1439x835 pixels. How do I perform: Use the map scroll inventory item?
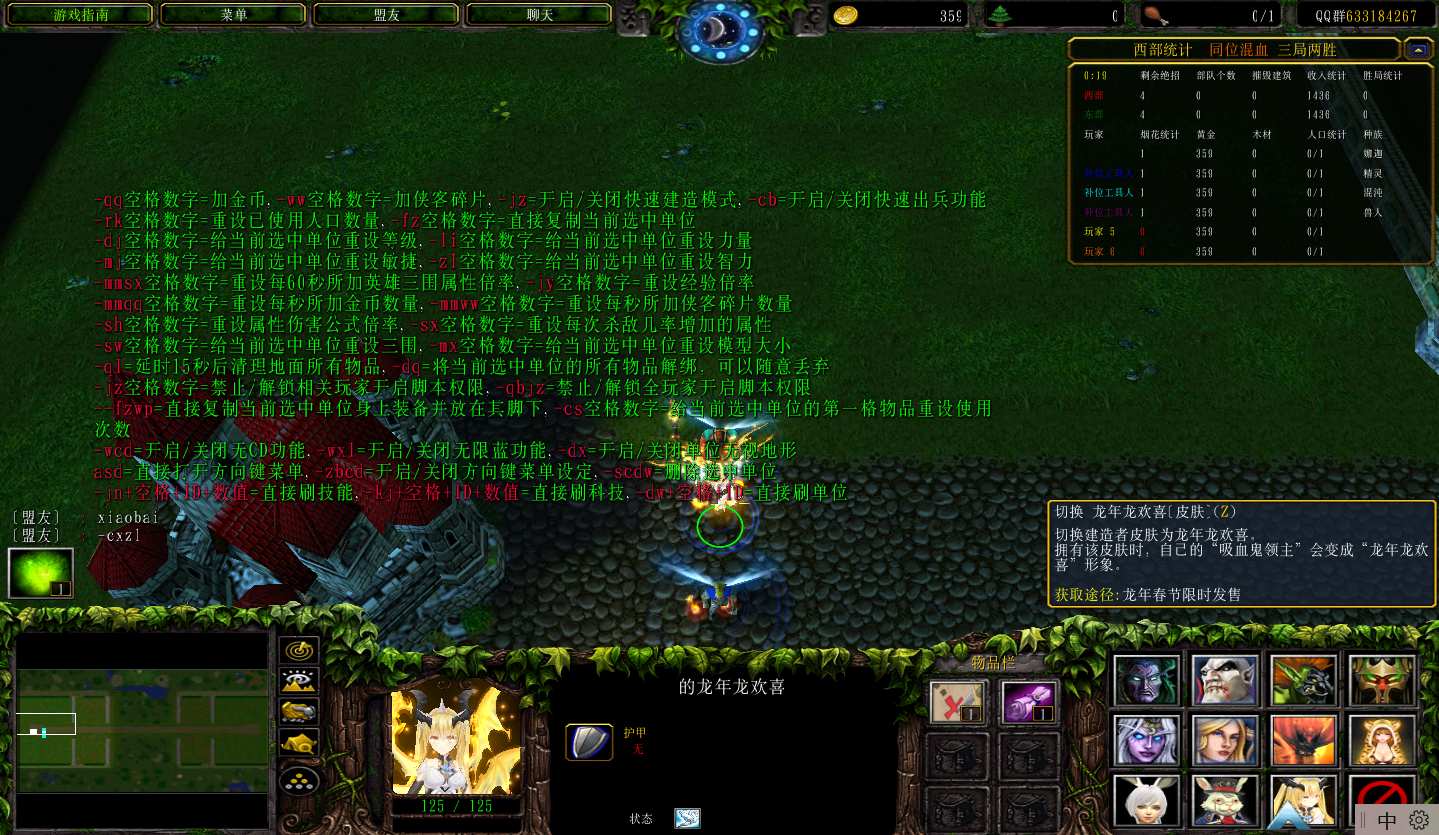coord(958,702)
